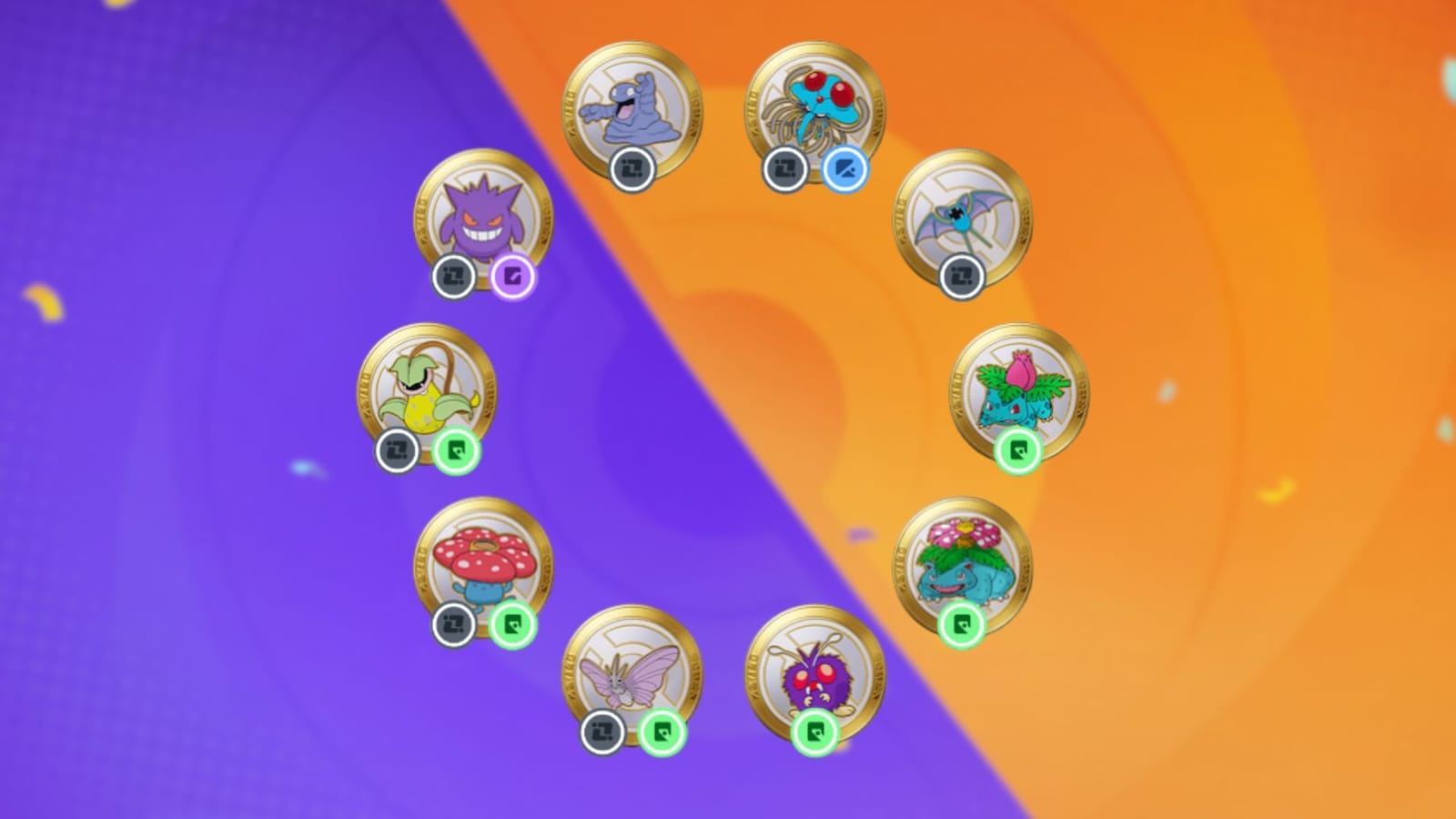
Task: Select the Vileplume boost emblem
Action: pos(483,565)
